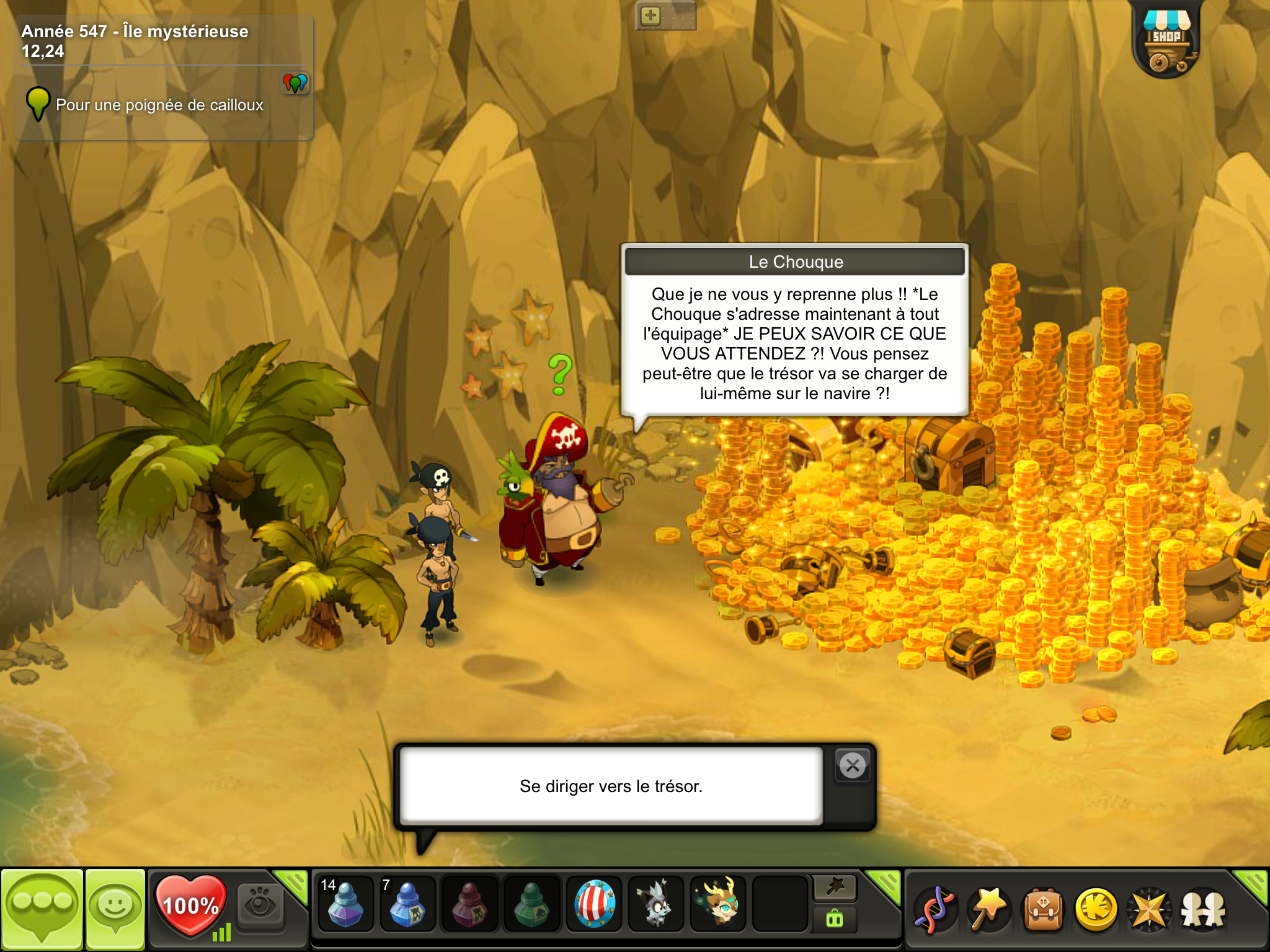This screenshot has width=1270, height=952.
Task: Open the spells star wand menu
Action: (x=989, y=909)
